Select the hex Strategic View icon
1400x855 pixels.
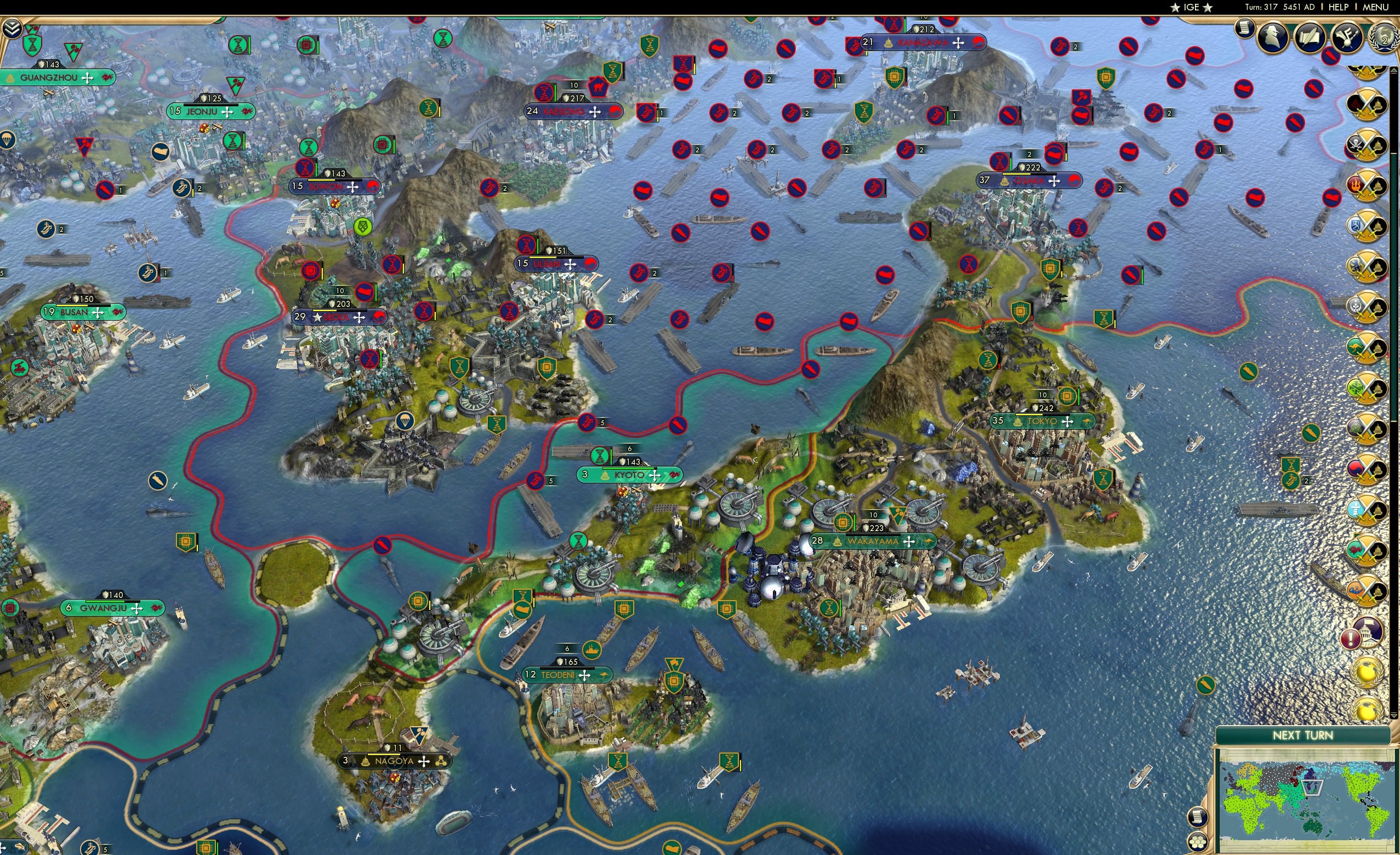tap(1198, 841)
